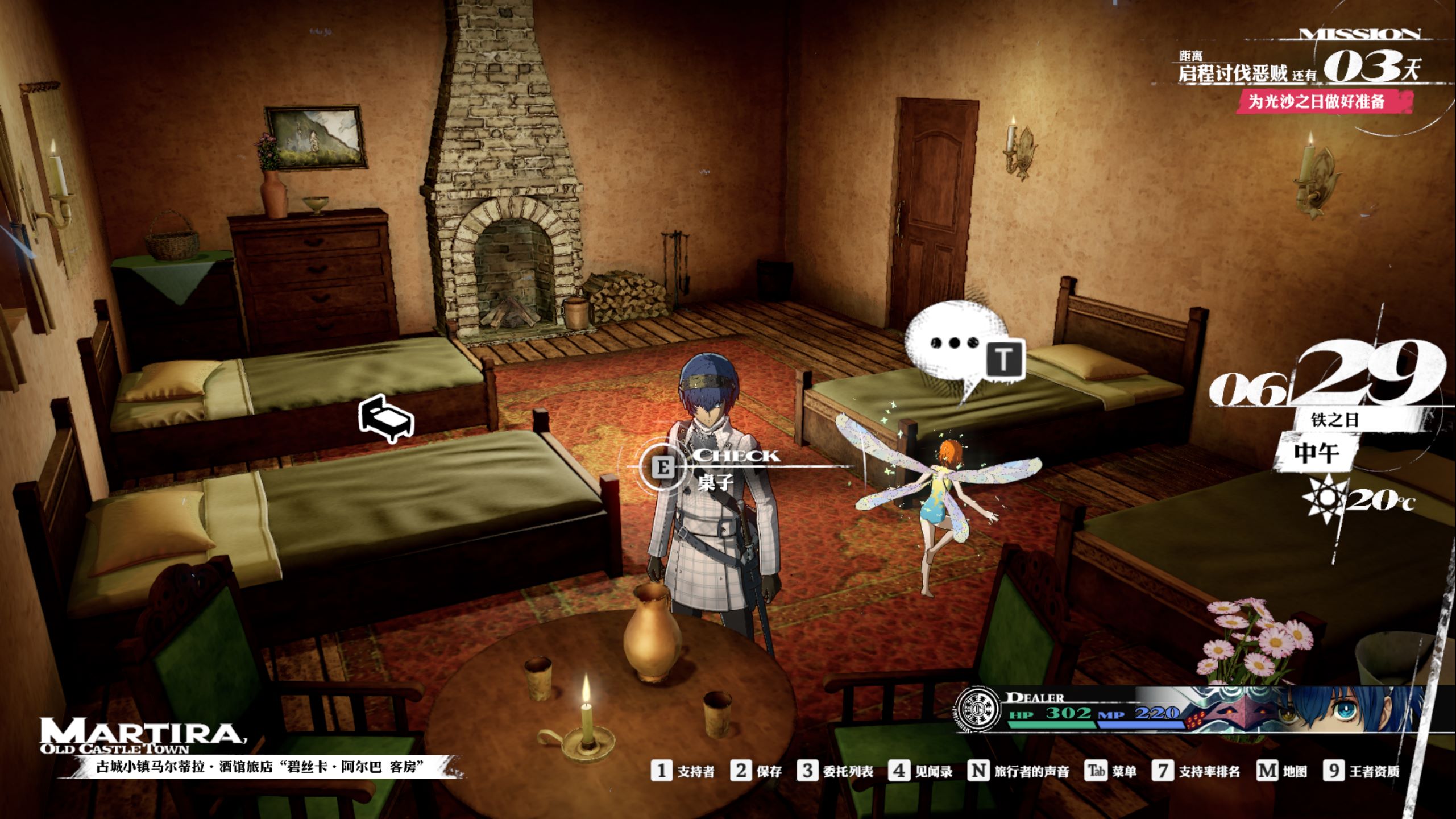The image size is (1456, 819).
Task: Open the 地图 map
Action: (x=1281, y=771)
